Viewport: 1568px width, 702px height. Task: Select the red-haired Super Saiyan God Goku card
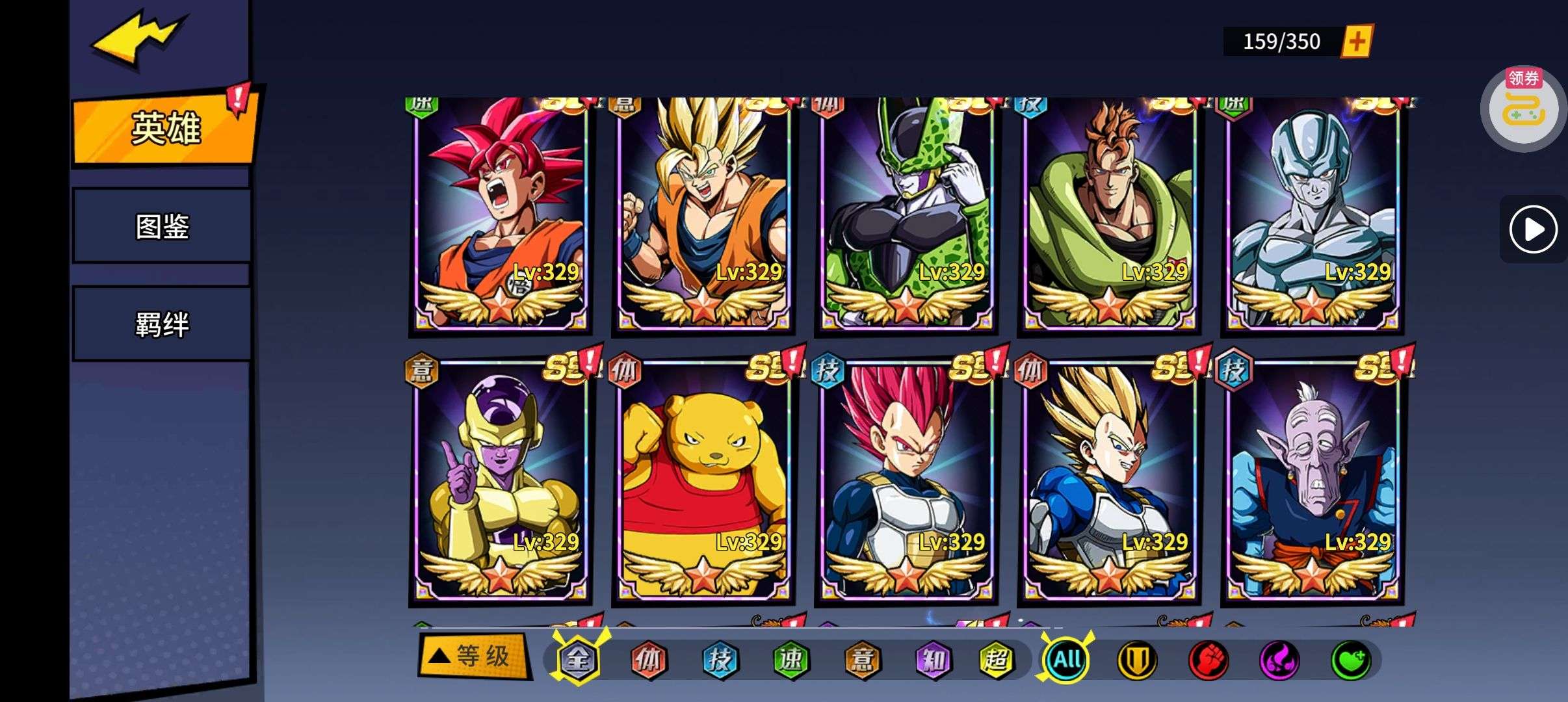[501, 214]
